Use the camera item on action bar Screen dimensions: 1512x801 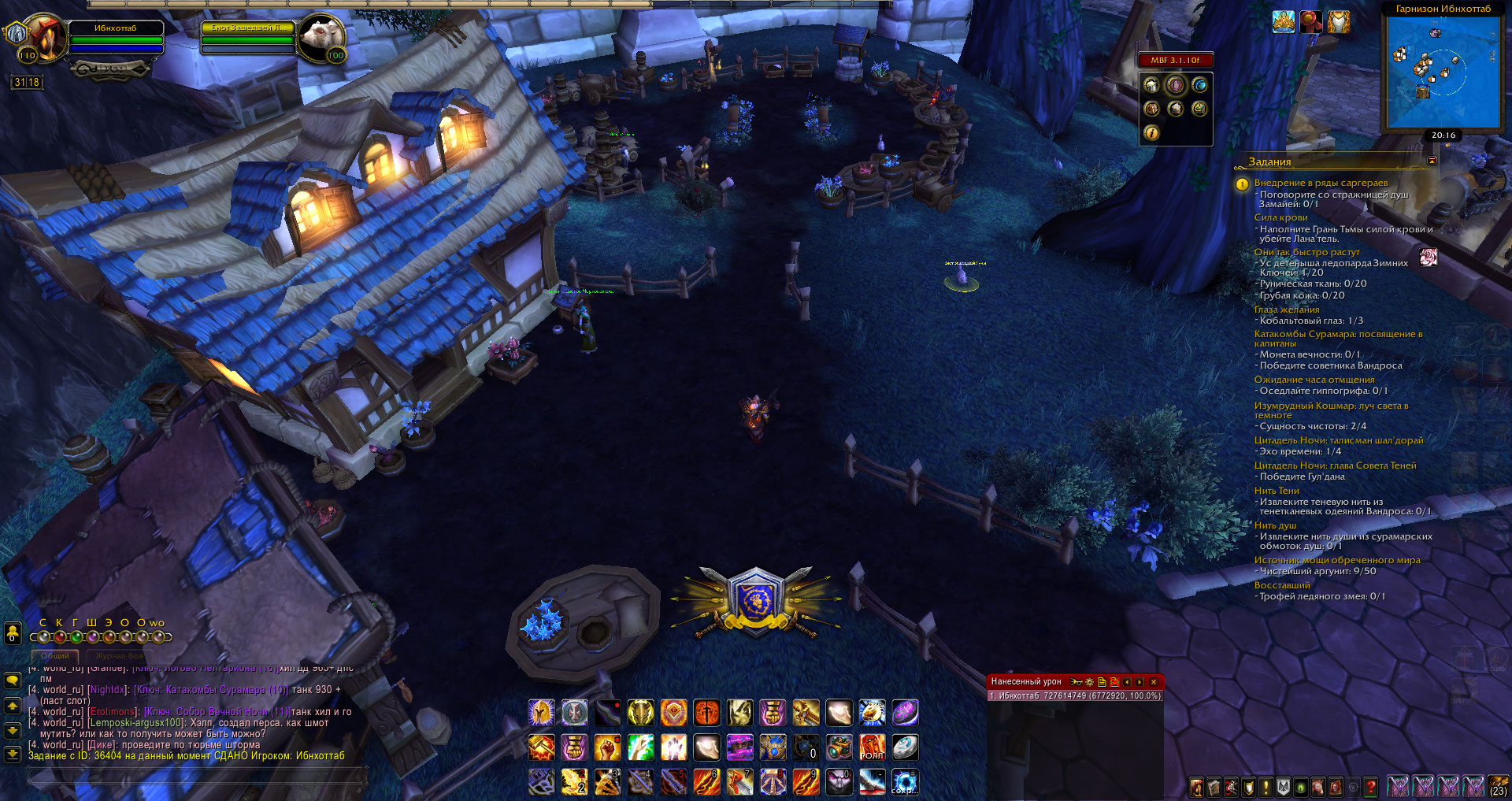click(839, 747)
